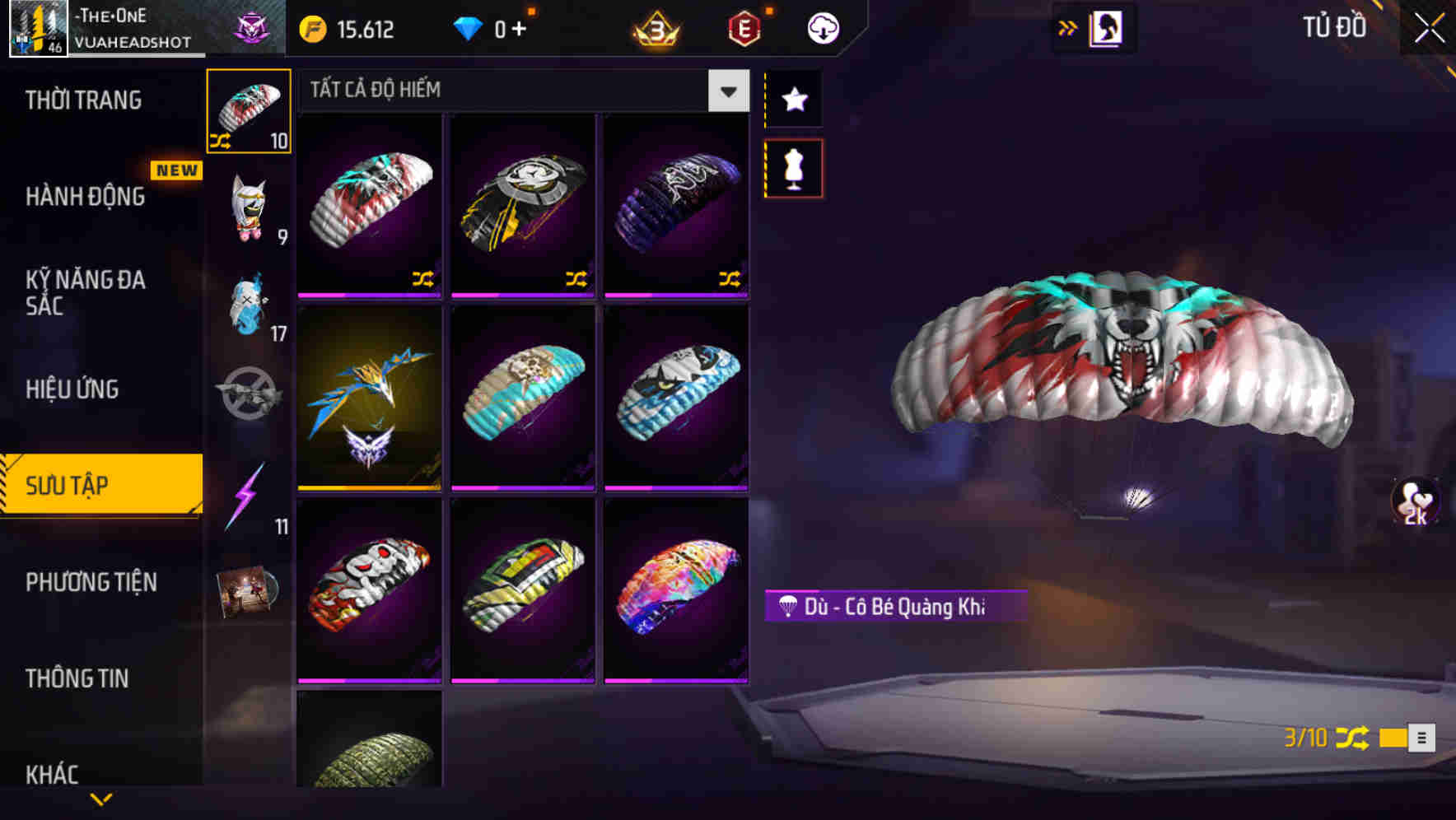This screenshot has width=1456, height=820.
Task: Open the E badge with notification dot
Action: (743, 29)
